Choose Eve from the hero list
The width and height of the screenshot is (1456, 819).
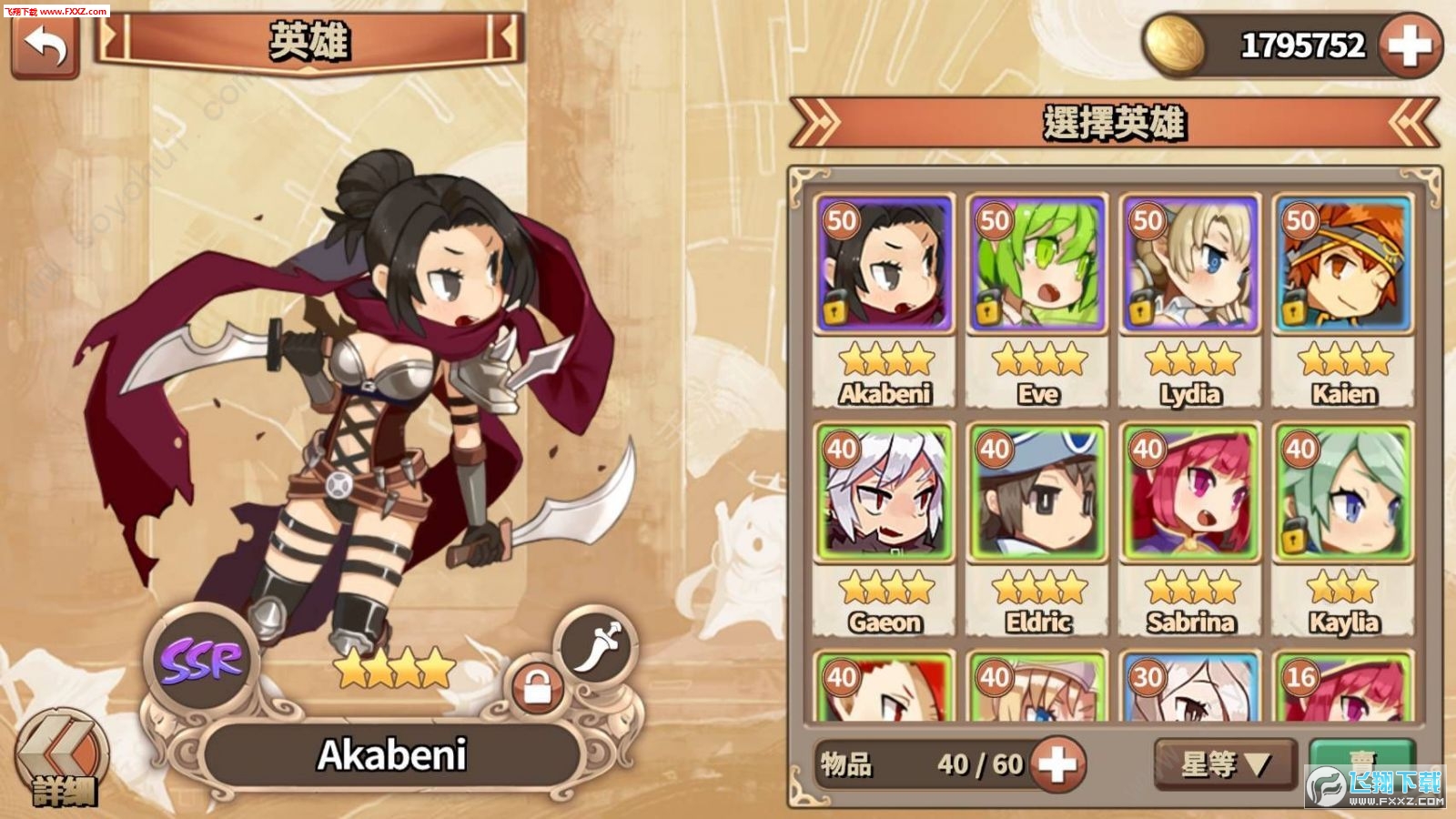coord(1037,264)
